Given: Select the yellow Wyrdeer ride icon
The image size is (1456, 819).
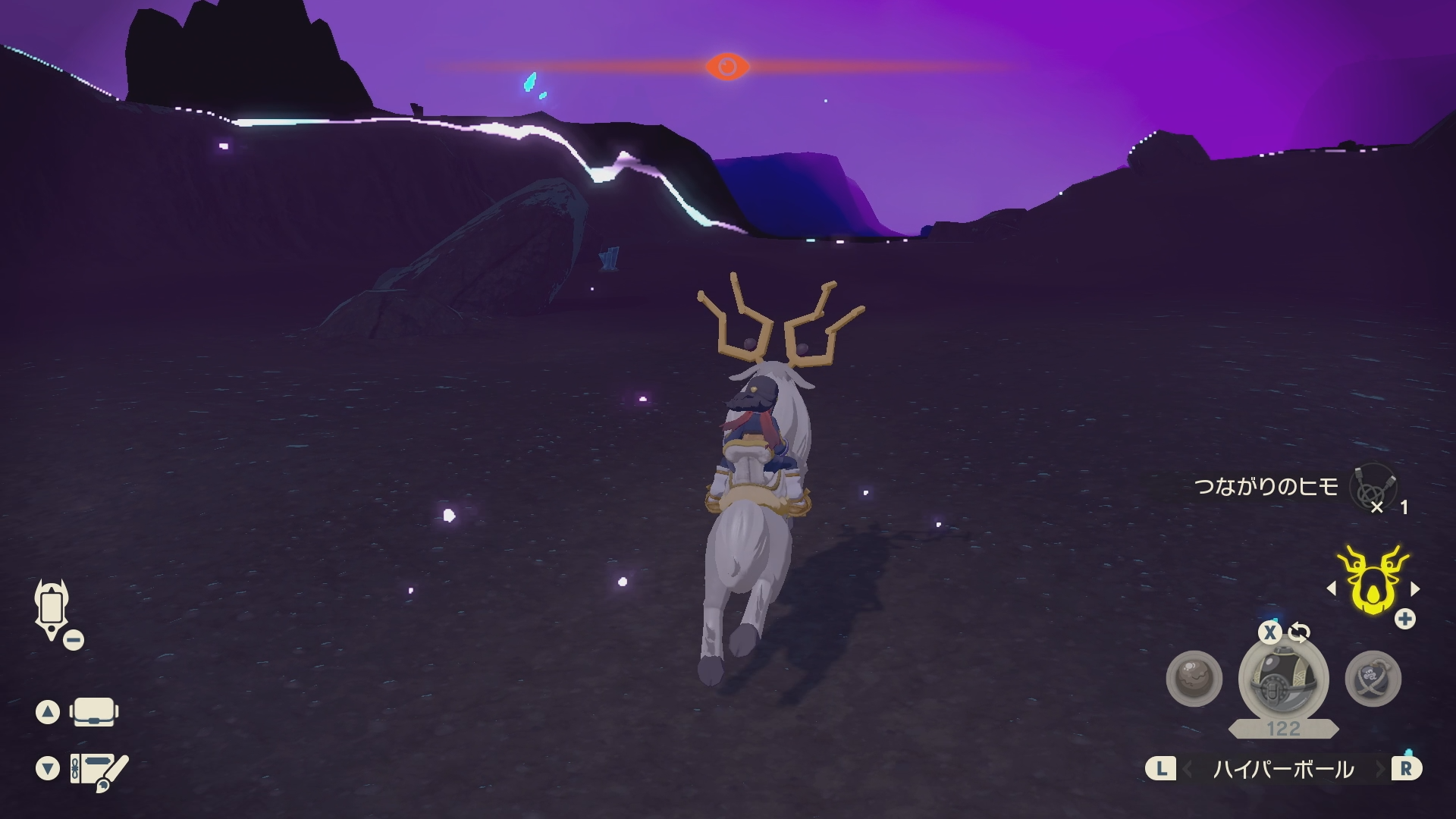Looking at the screenshot, I should click(x=1373, y=582).
